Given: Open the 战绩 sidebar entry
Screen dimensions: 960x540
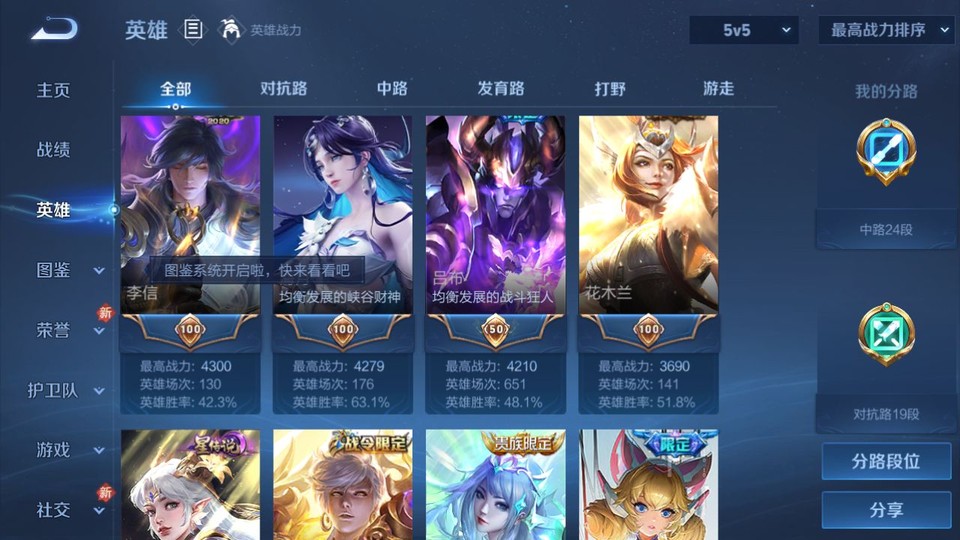Looking at the screenshot, I should pyautogui.click(x=54, y=150).
